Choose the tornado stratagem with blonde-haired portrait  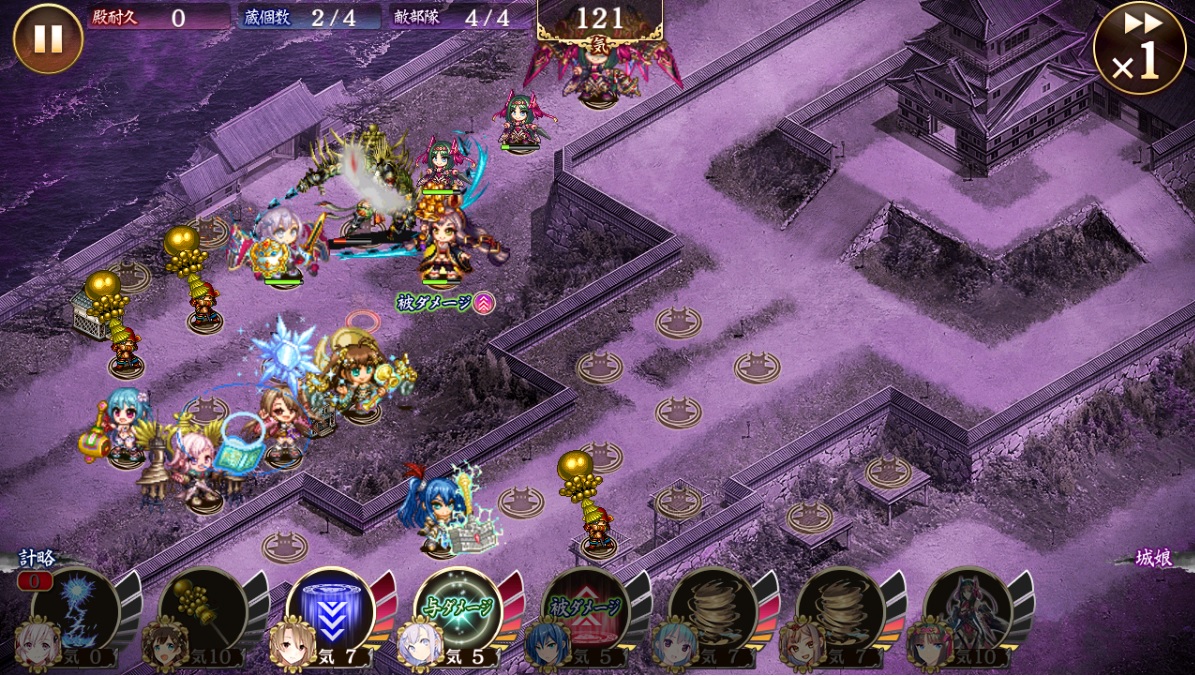click(x=840, y=611)
